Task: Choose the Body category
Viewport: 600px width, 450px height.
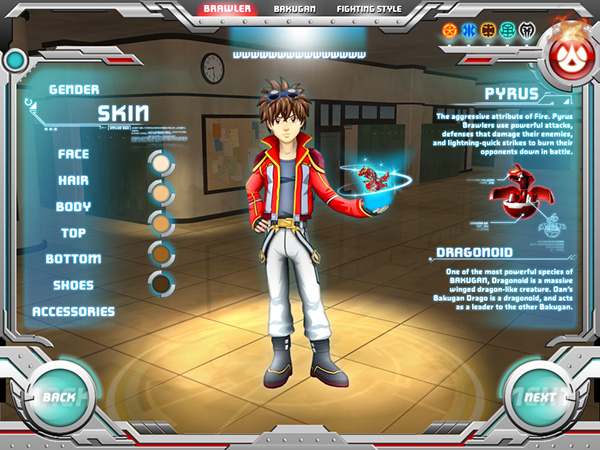Action: (74, 206)
